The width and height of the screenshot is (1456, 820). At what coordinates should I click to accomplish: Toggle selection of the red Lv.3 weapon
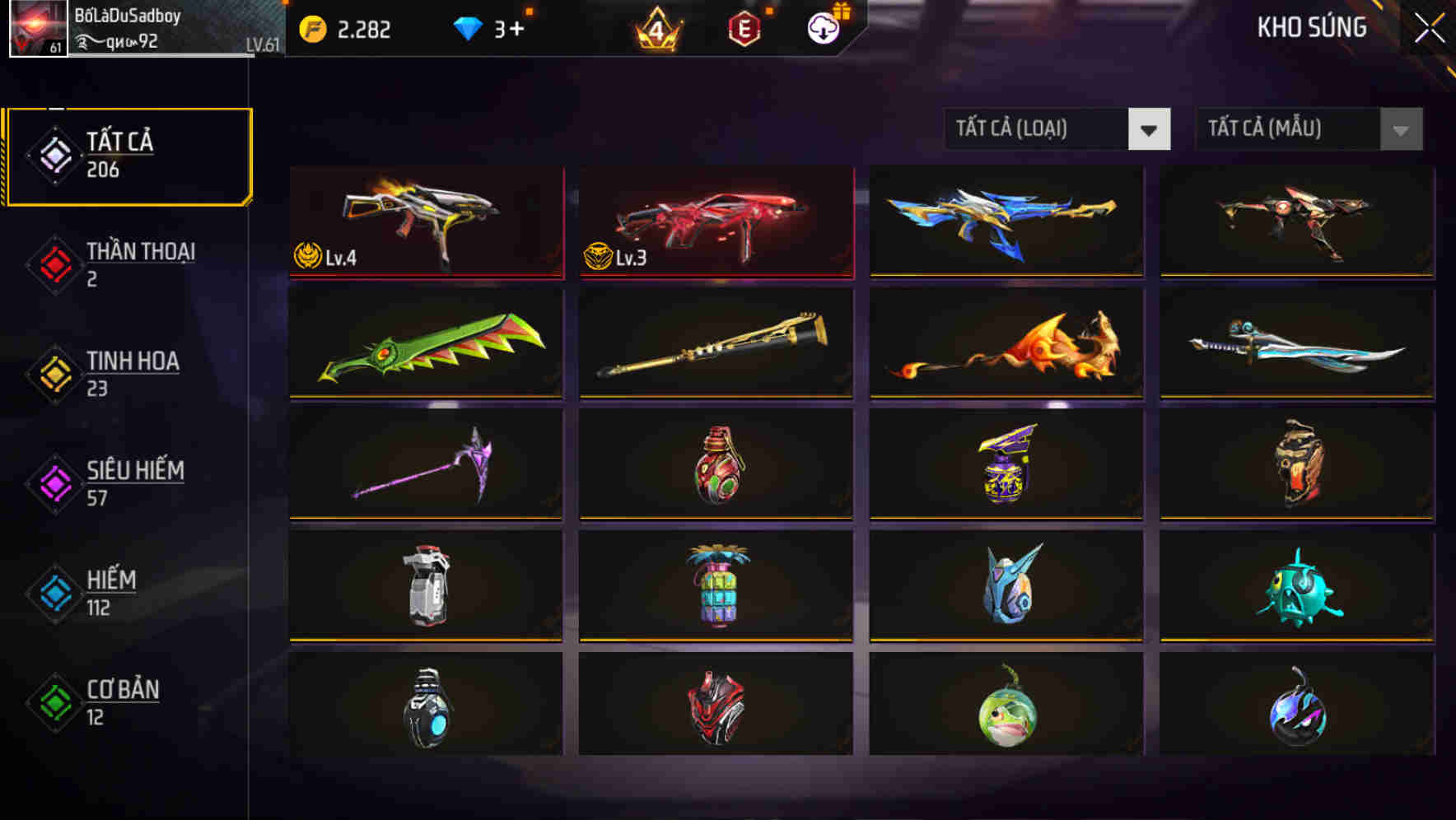[716, 222]
